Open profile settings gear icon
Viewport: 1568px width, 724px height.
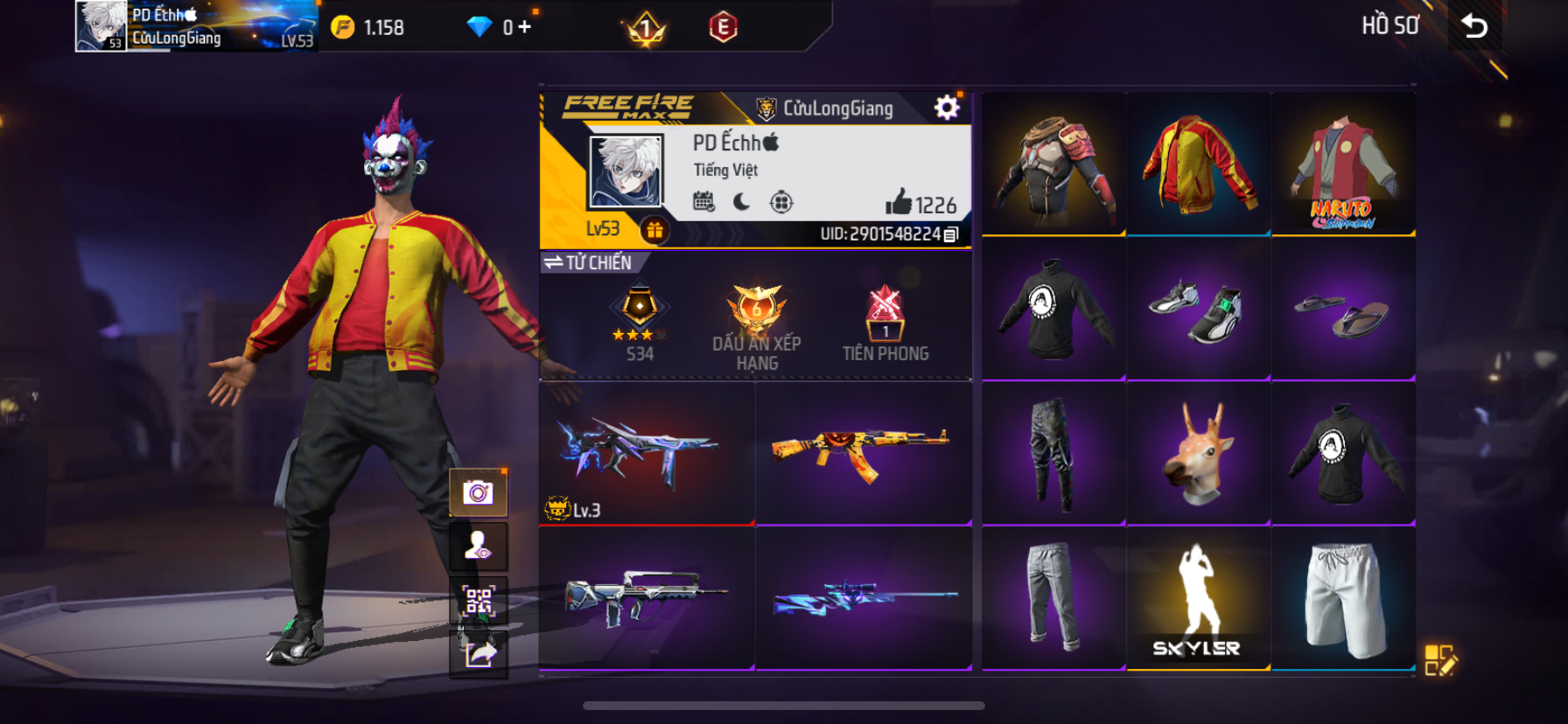[x=947, y=108]
